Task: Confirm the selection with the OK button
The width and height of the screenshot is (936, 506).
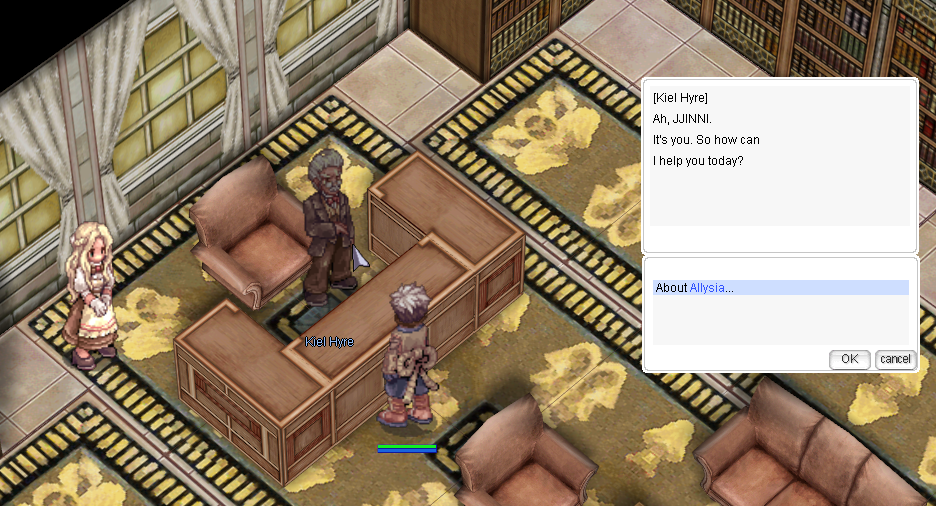Action: coord(849,359)
